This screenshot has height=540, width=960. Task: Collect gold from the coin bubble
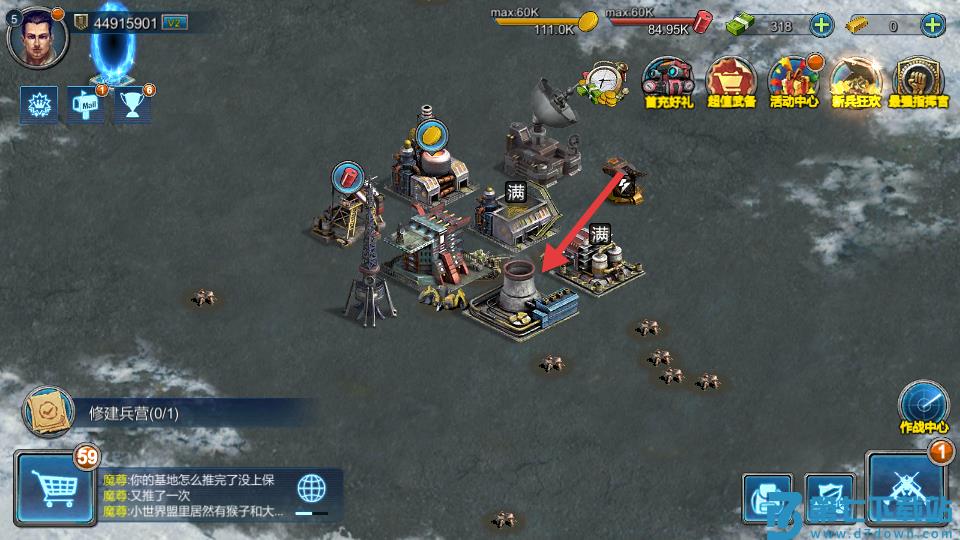point(434,137)
